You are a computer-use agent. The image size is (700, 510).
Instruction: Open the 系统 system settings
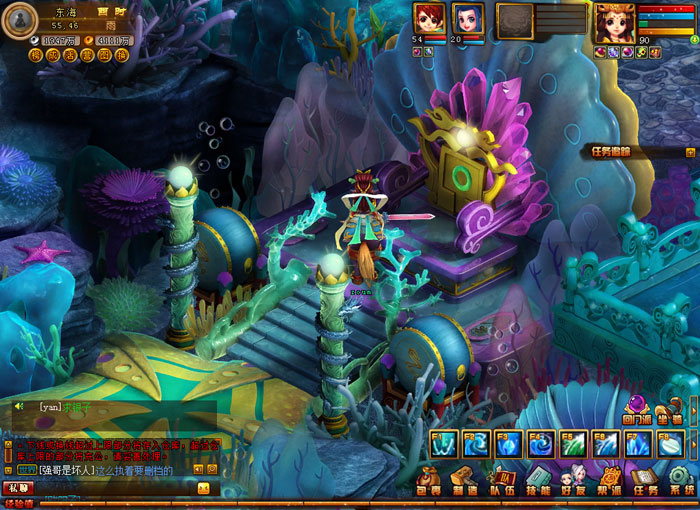(x=681, y=480)
